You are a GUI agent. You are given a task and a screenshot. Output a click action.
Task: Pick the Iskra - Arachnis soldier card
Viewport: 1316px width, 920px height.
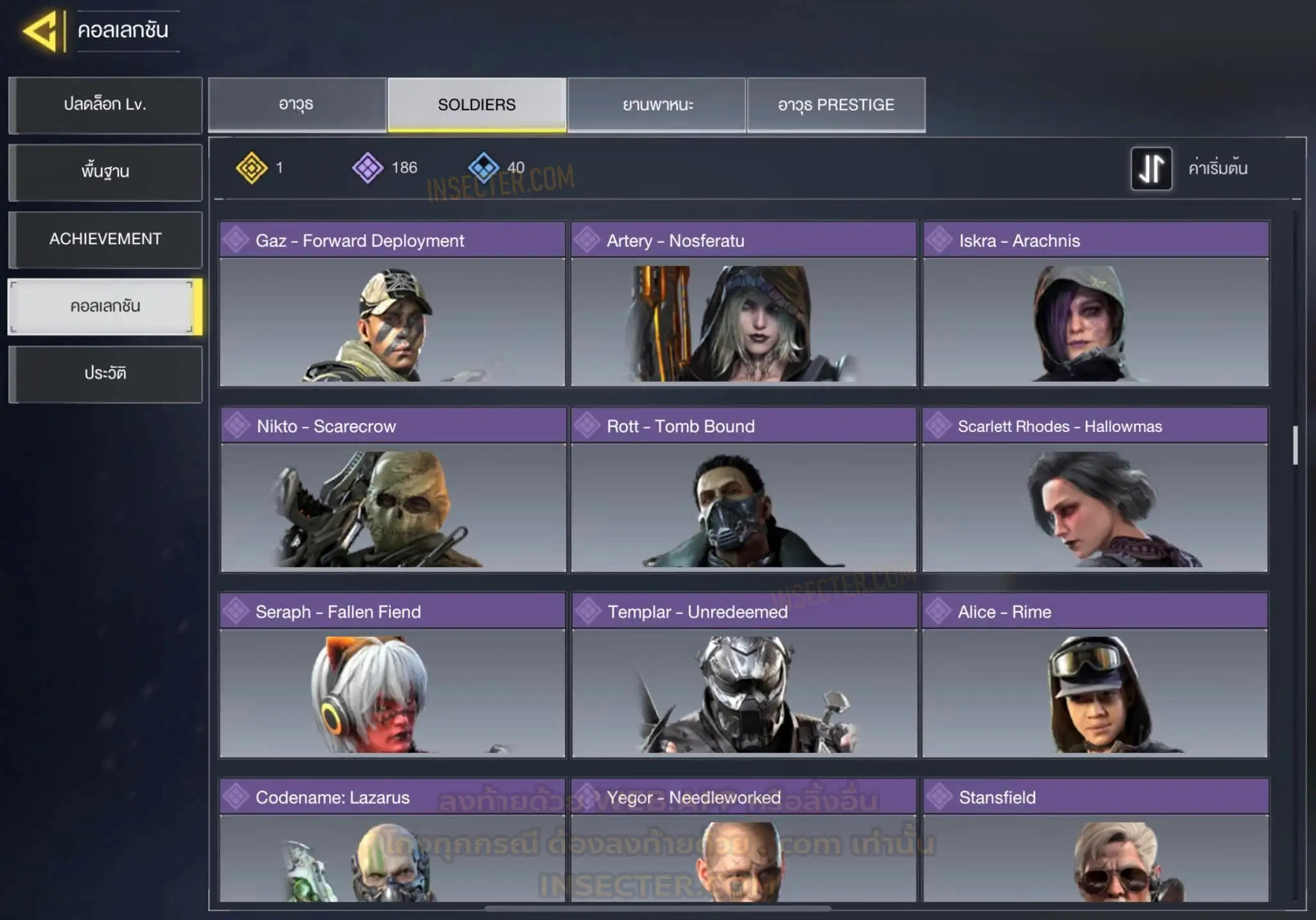pyautogui.click(x=1096, y=304)
